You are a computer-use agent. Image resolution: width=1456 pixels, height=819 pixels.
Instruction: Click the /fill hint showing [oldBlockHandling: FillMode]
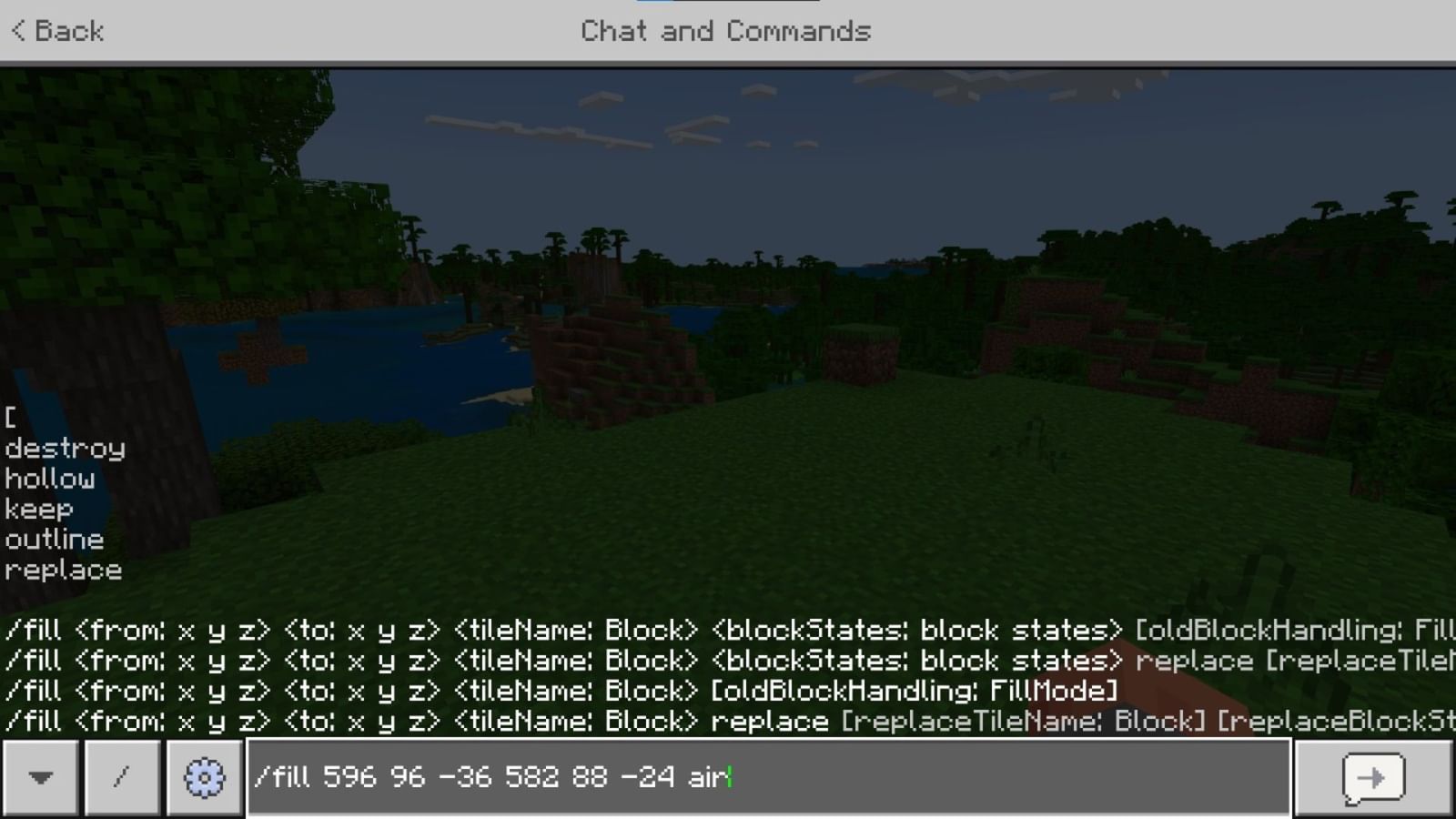point(546,690)
